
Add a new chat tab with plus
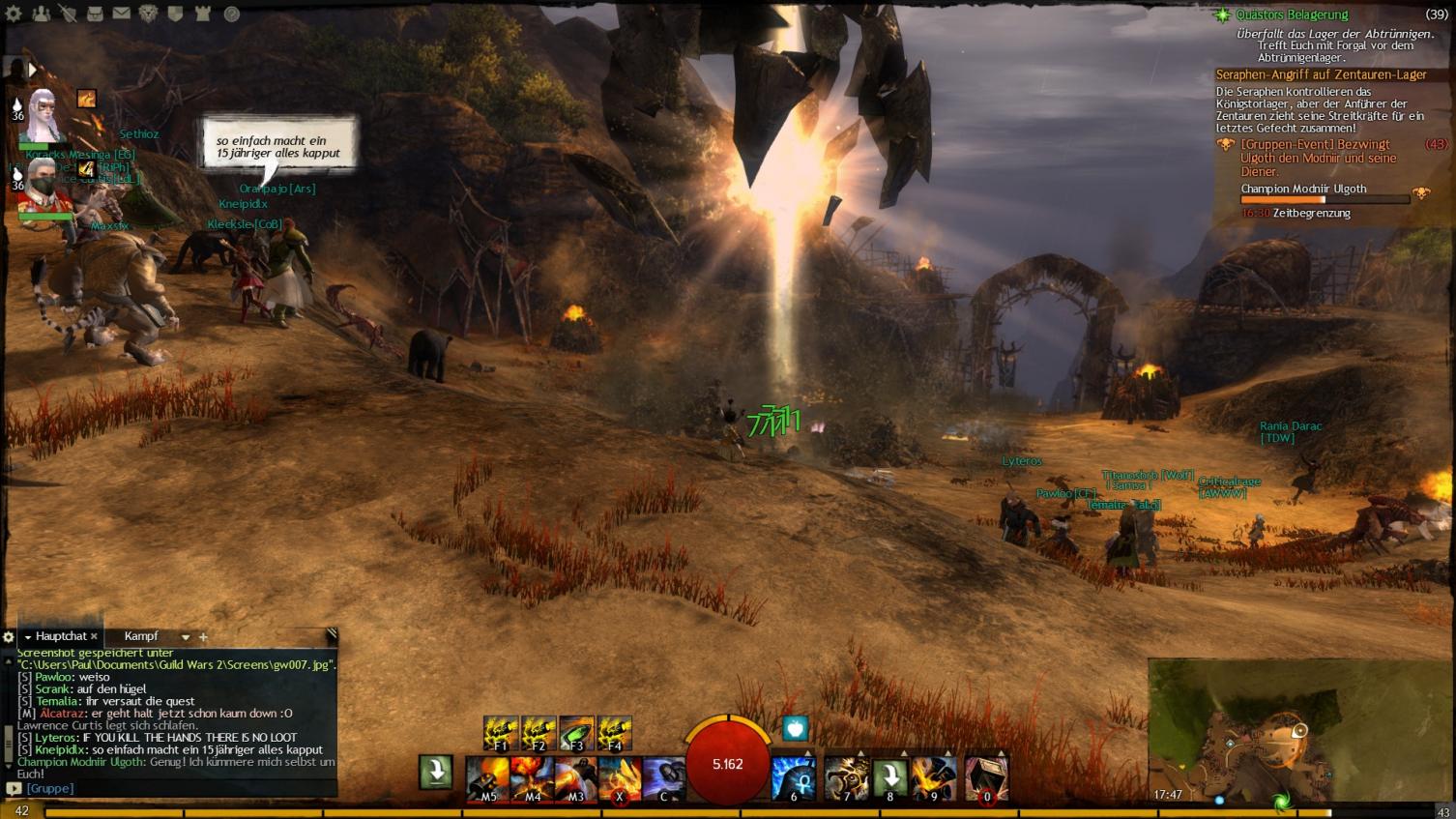click(x=203, y=637)
